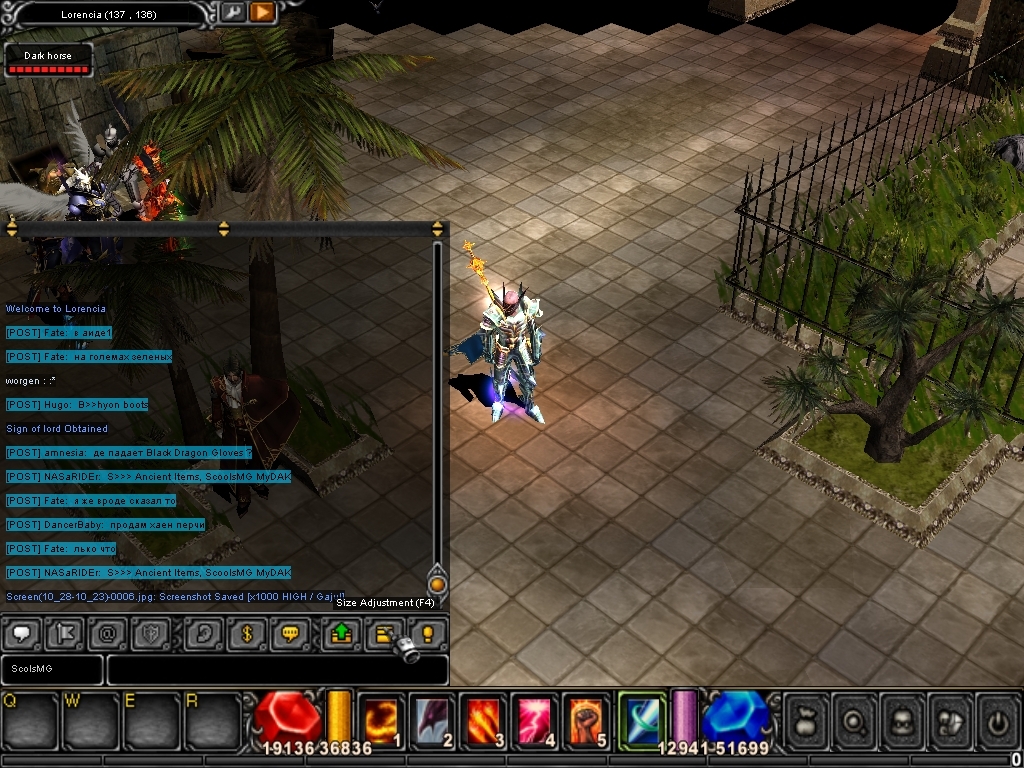
Task: Toggle the yellow speech bubble button
Action: [x=291, y=634]
